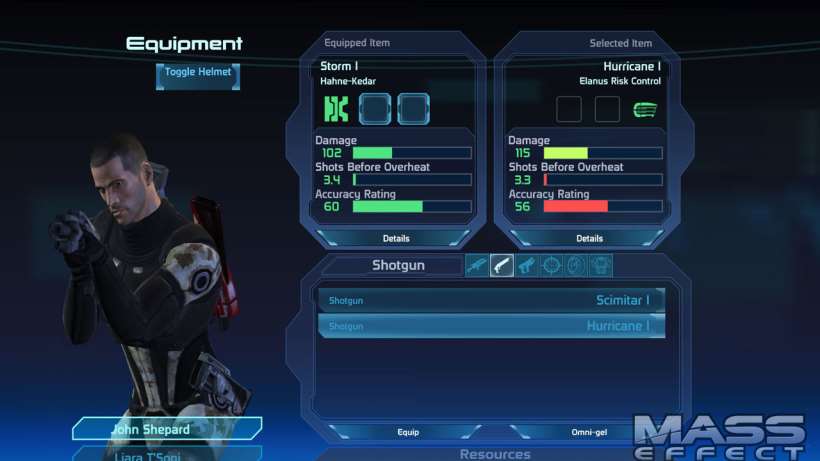Image resolution: width=820 pixels, height=461 pixels.
Task: Open Details for the equipped Storm I
Action: (x=395, y=238)
